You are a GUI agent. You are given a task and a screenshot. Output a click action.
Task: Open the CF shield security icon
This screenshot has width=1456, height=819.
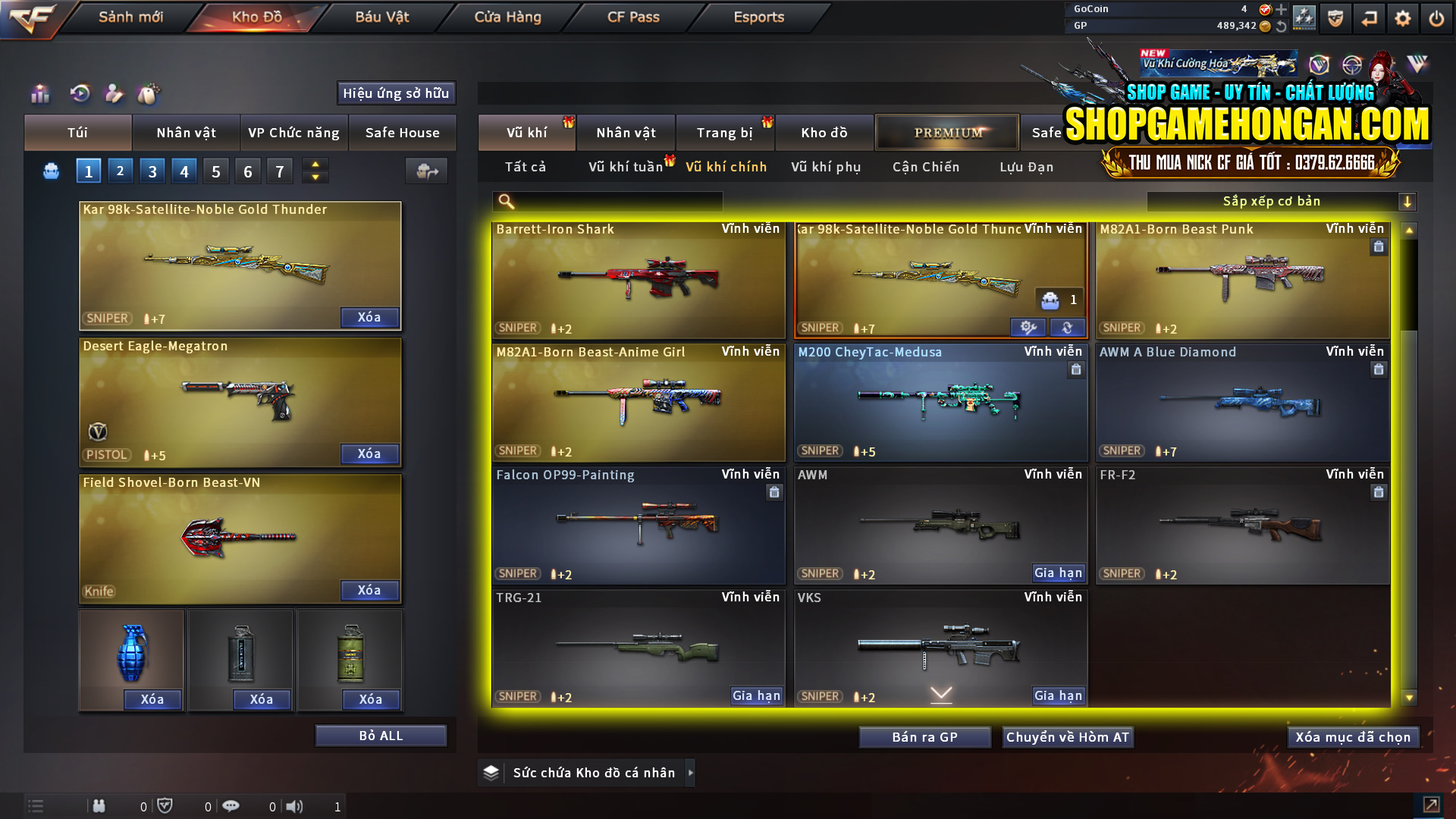1335,18
